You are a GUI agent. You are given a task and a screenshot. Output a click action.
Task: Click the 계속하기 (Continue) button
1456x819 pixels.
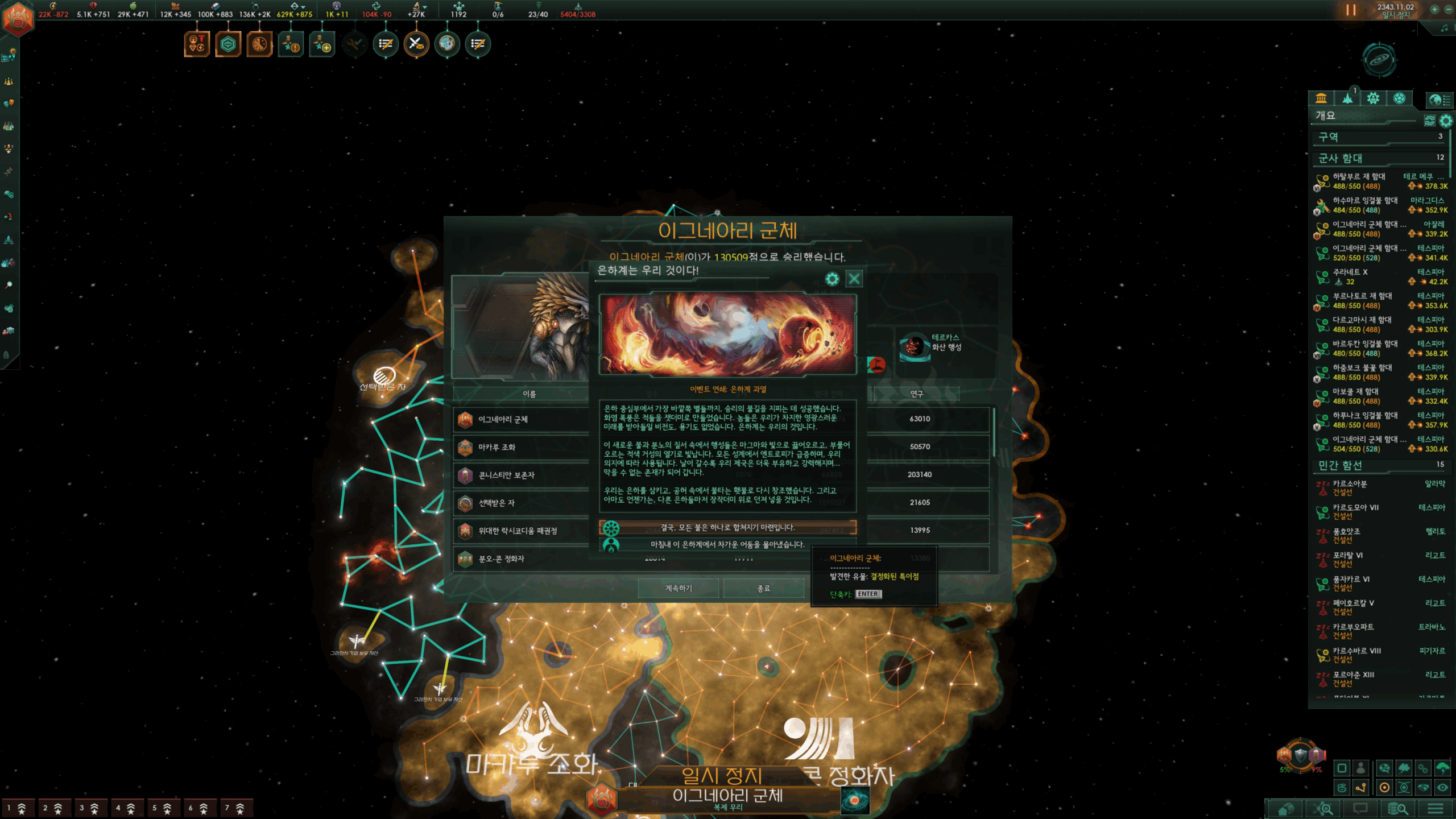coord(678,588)
